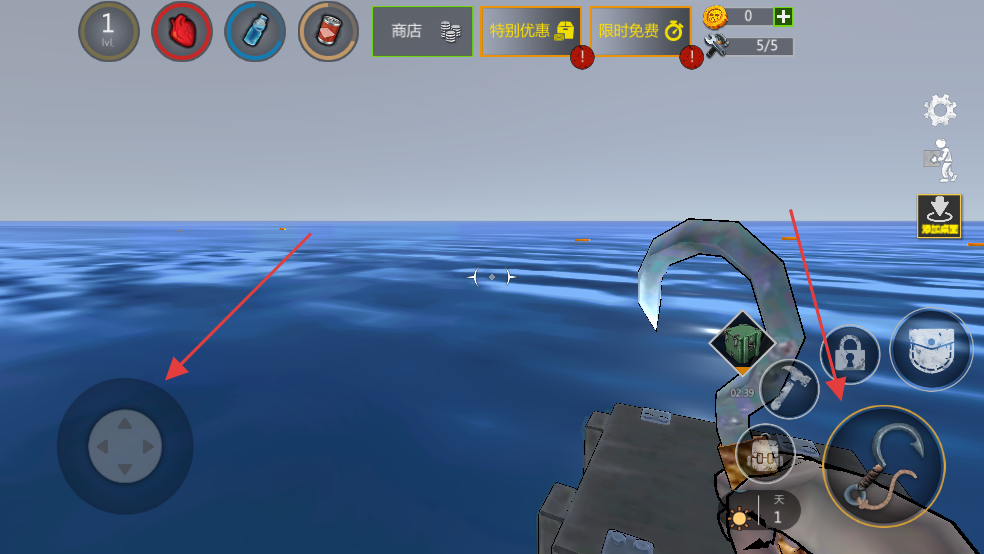Tap the green plus to add coins

click(784, 16)
